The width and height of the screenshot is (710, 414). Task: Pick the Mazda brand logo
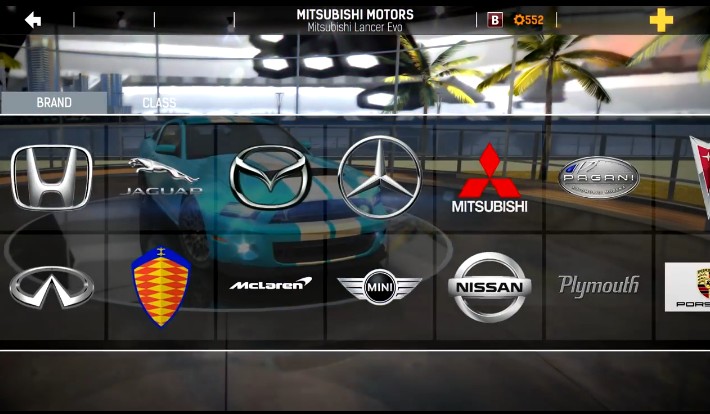coord(268,177)
